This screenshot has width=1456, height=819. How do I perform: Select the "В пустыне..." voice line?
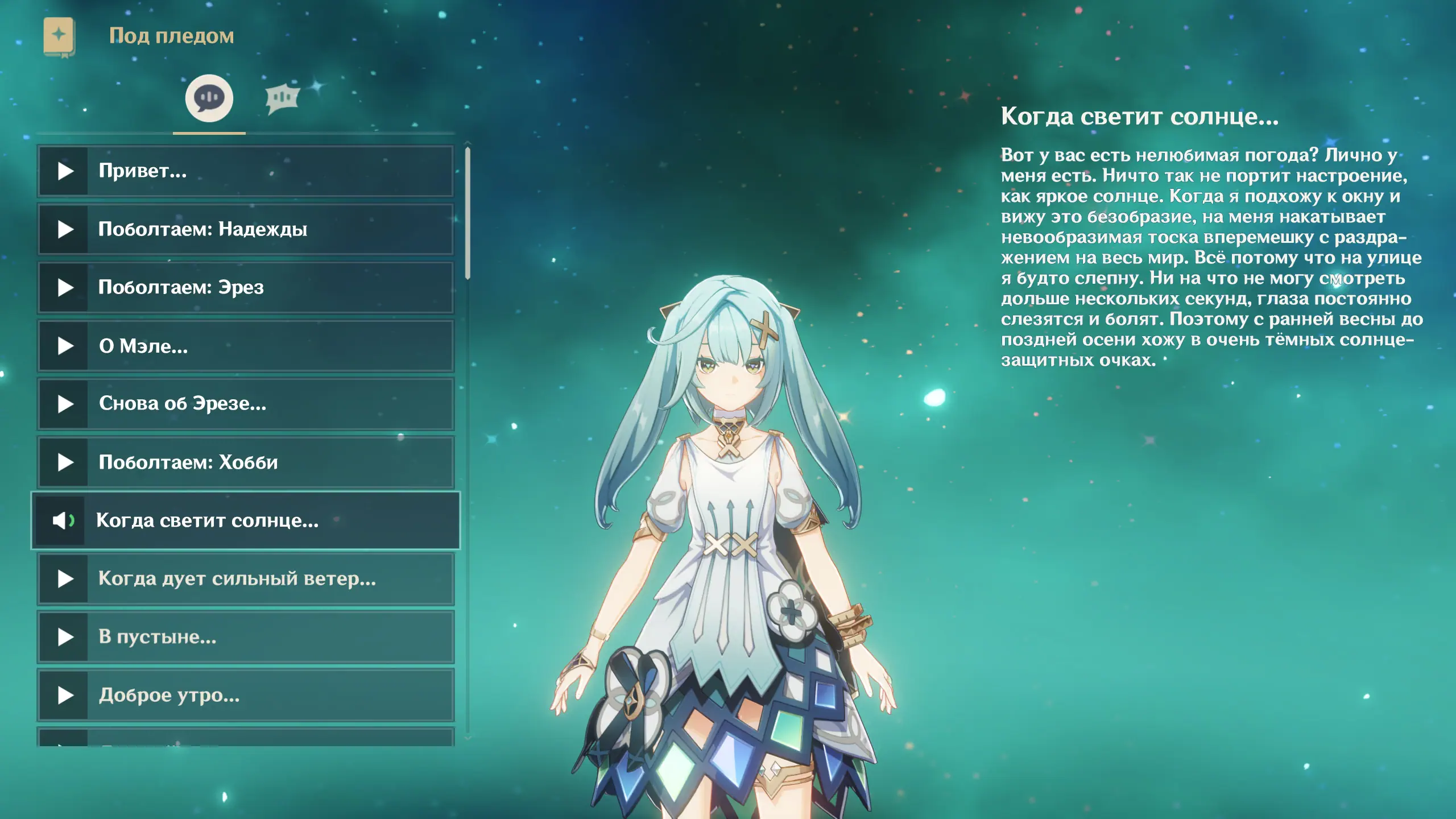[246, 637]
